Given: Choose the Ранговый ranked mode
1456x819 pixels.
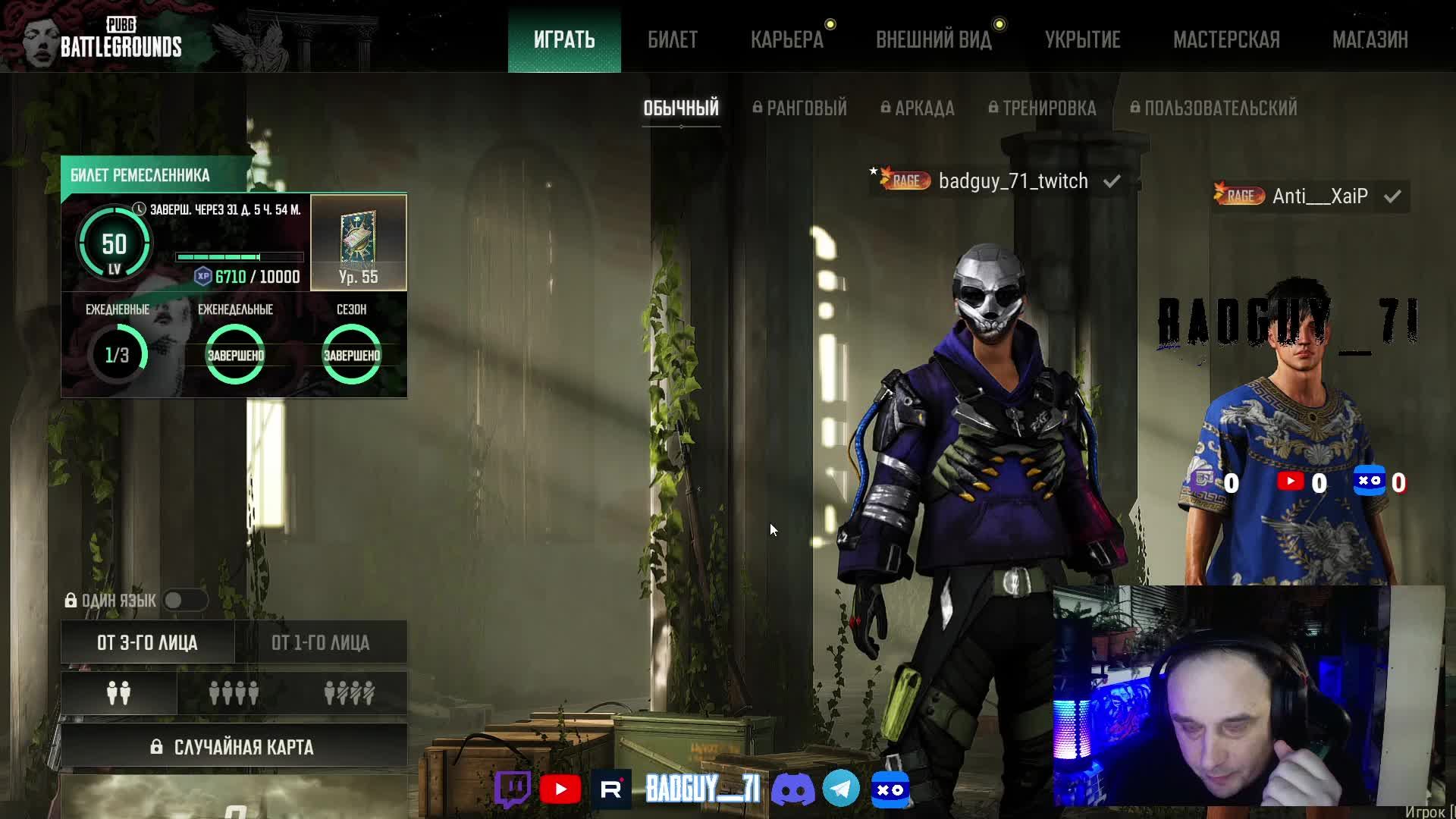Looking at the screenshot, I should pyautogui.click(x=800, y=108).
